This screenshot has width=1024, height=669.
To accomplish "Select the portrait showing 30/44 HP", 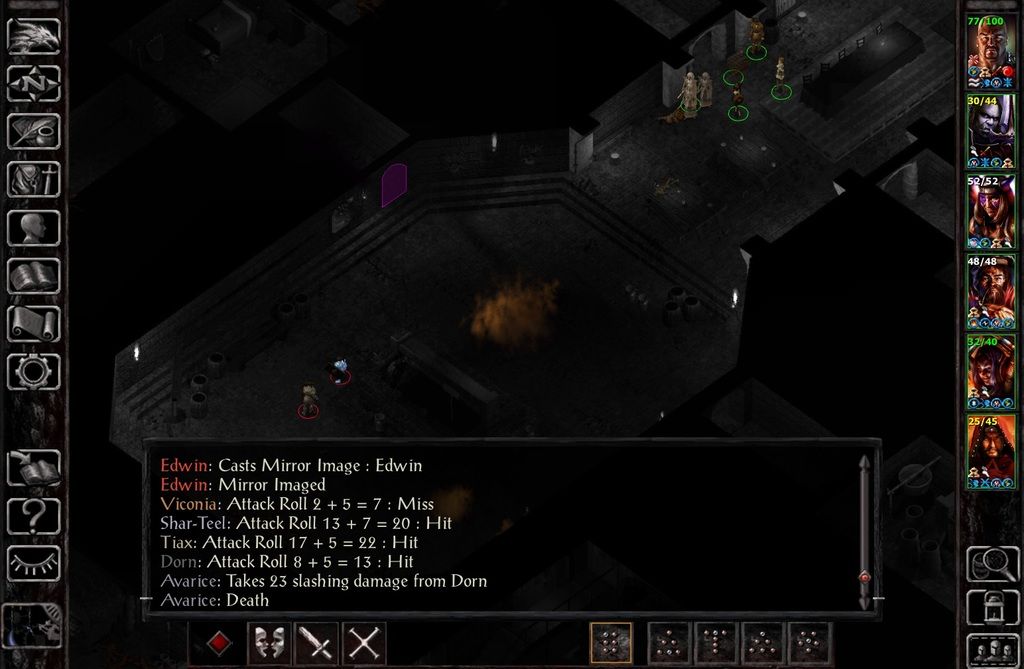I will coord(991,131).
